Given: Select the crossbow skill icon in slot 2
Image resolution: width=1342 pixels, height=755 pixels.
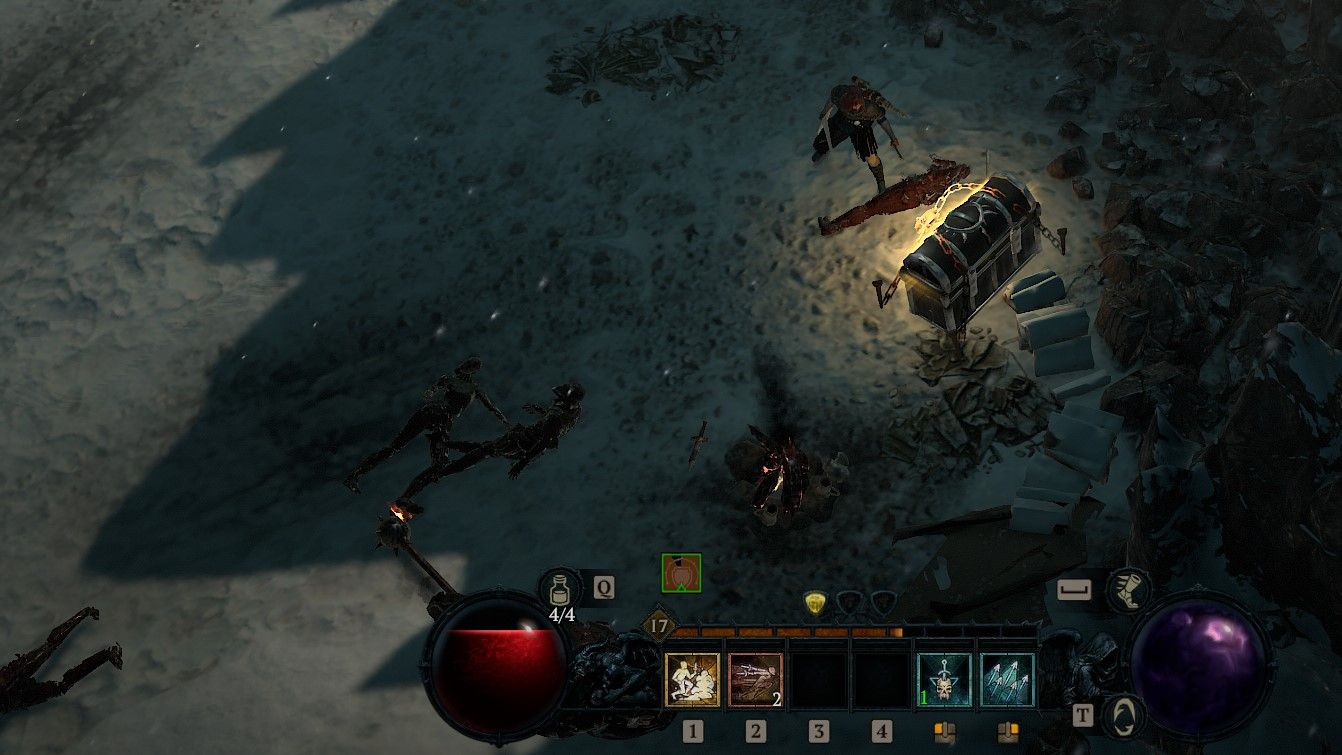Looking at the screenshot, I should (756, 679).
